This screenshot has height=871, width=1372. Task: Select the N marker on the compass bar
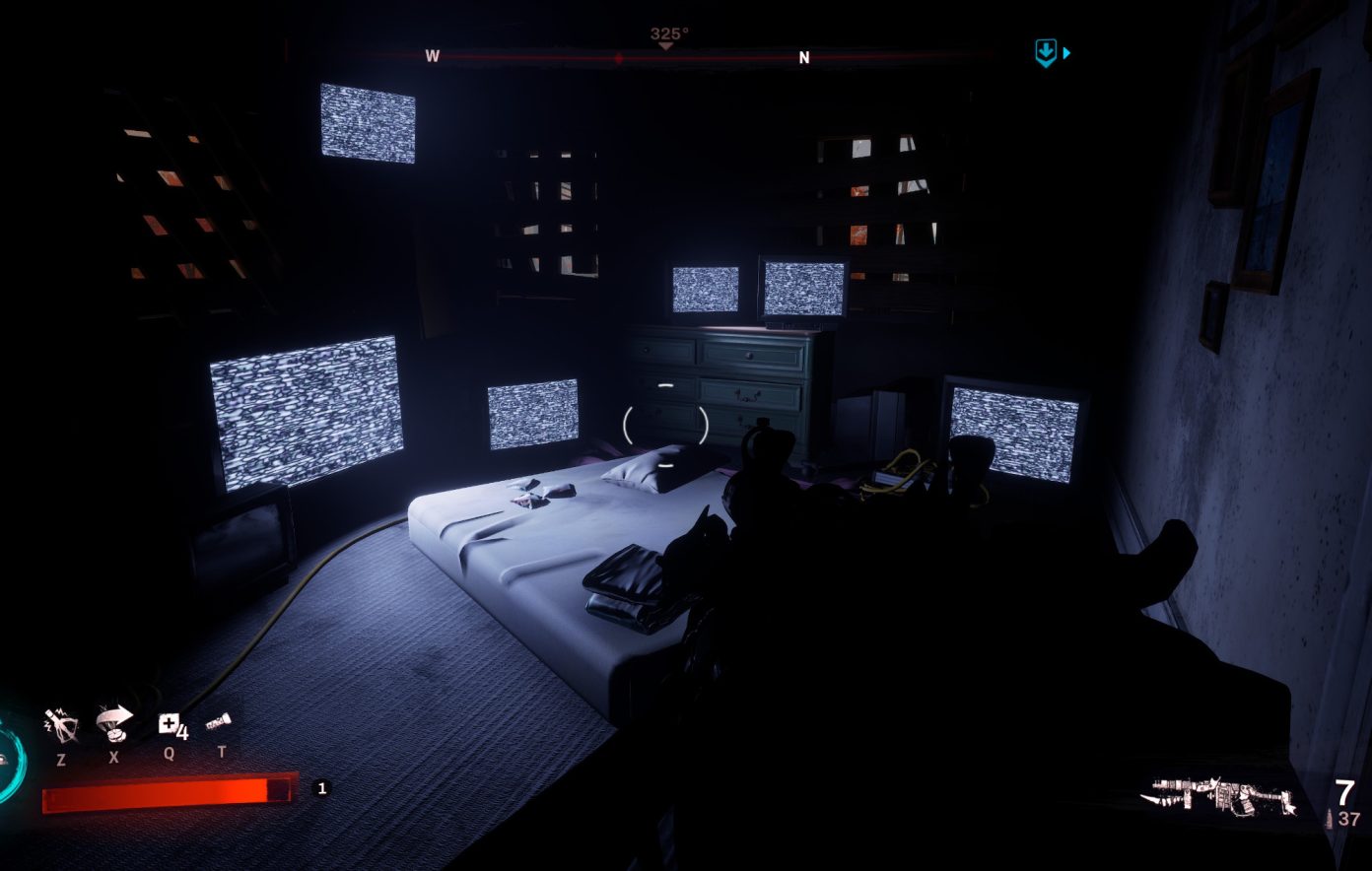(804, 58)
